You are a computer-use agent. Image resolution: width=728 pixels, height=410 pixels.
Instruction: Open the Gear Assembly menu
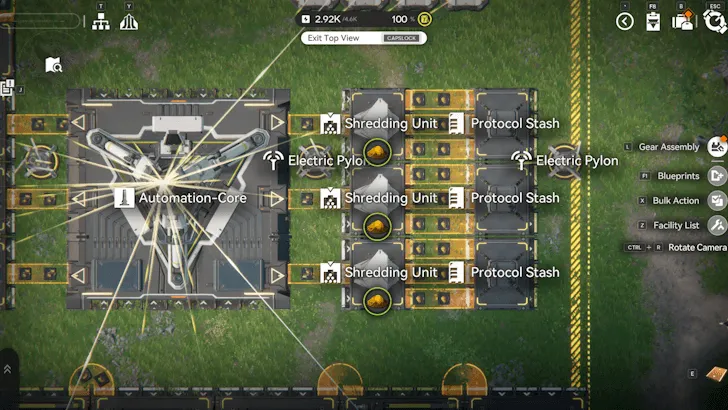[716, 147]
